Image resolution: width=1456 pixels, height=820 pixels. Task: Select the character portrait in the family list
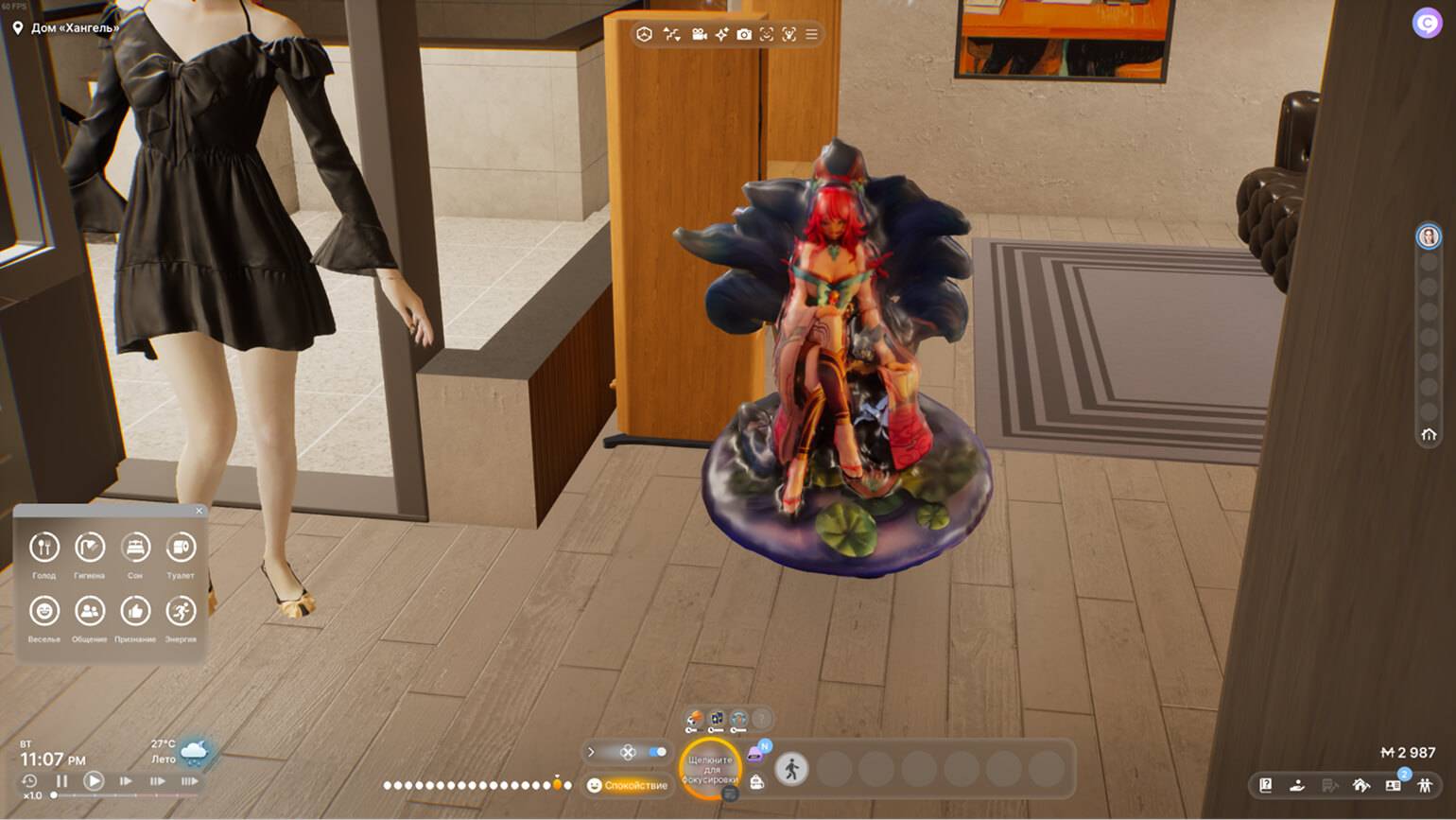(x=1429, y=236)
